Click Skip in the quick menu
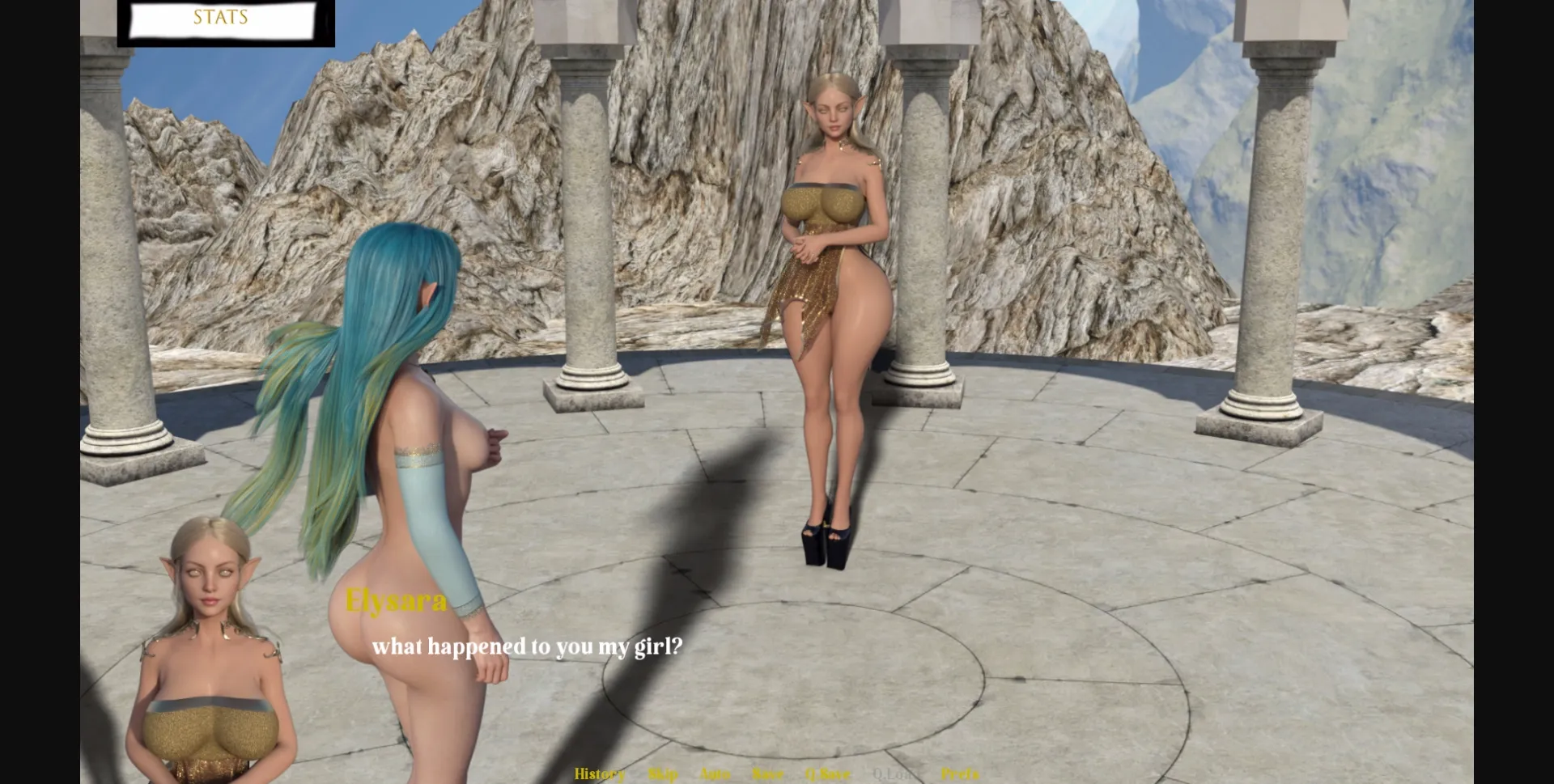 662,774
